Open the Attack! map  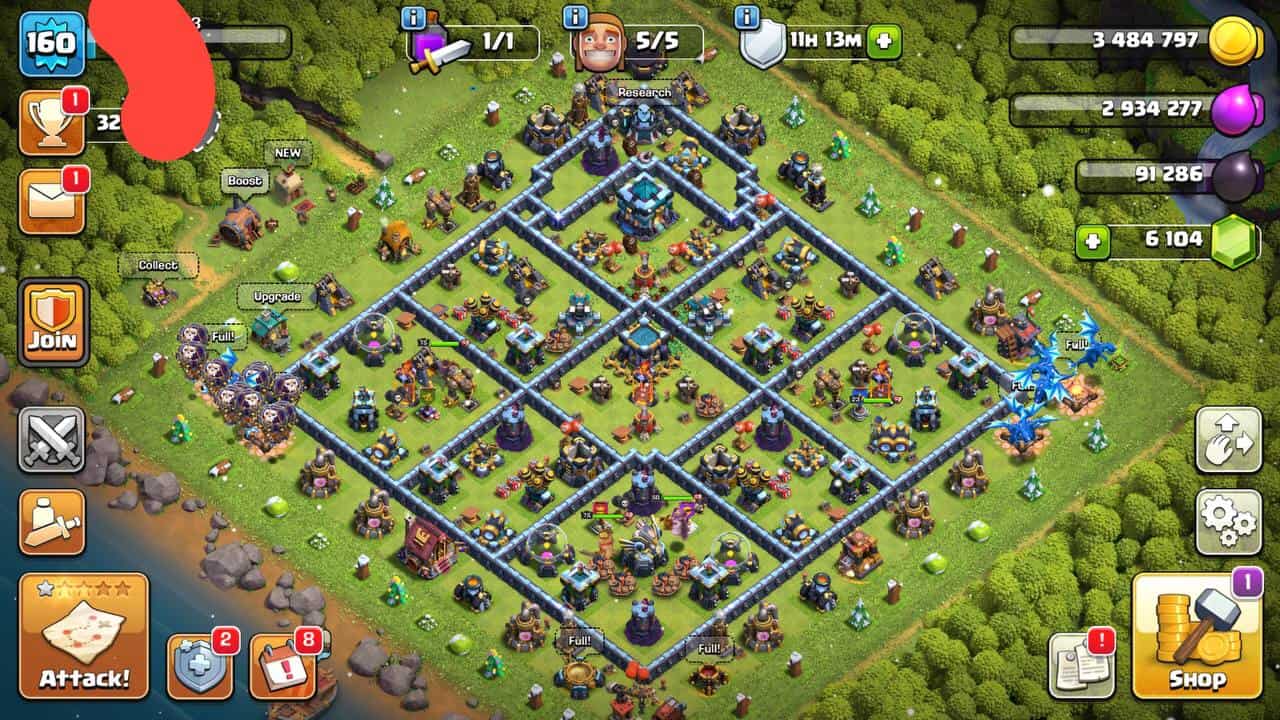84,634
